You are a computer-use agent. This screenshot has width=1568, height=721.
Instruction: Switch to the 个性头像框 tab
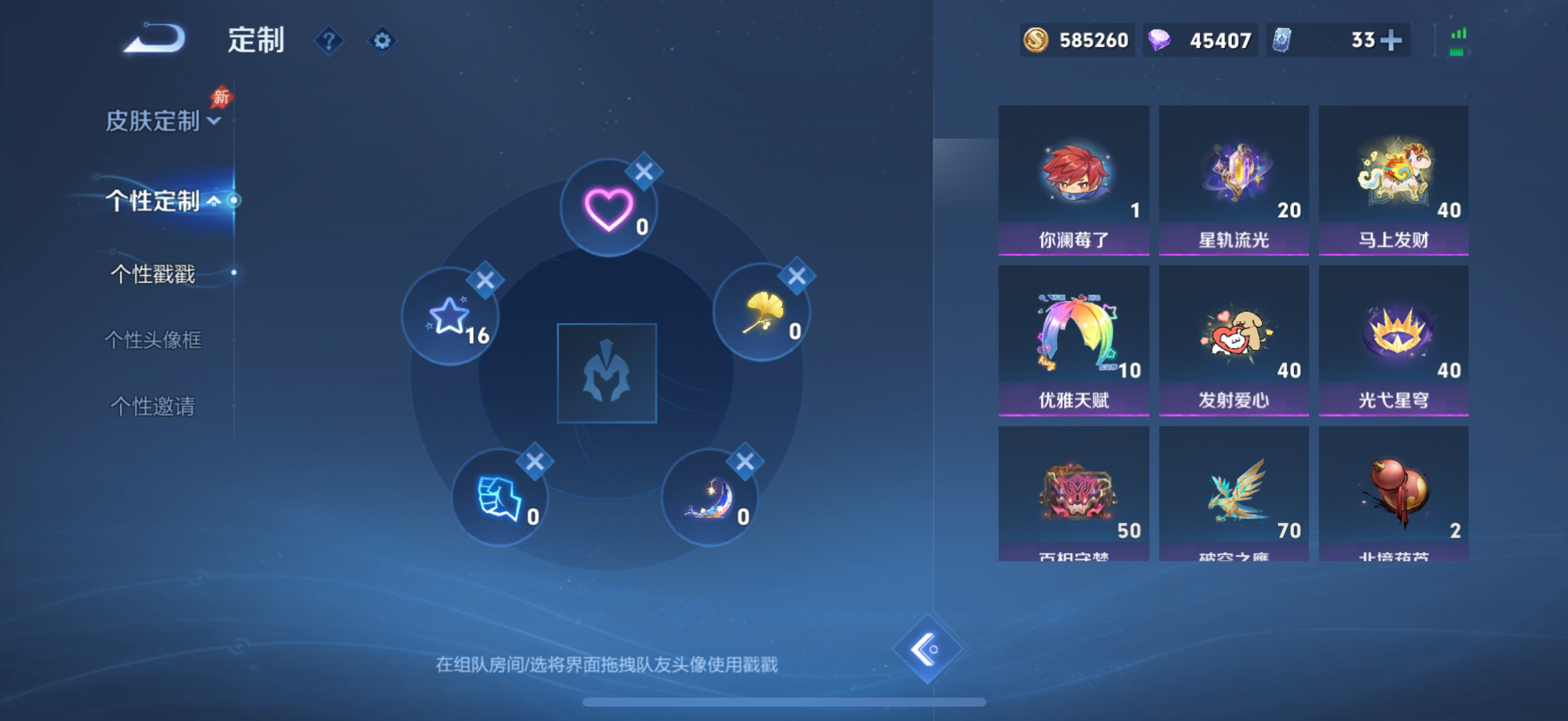153,341
